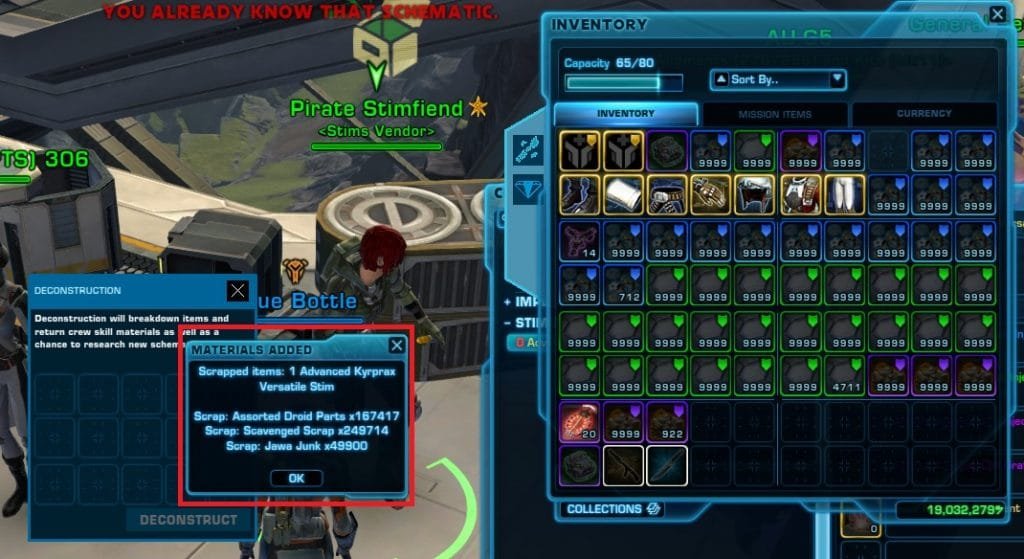Viewport: 1024px width, 559px height.
Task: Select the gold-bordered belt item slot
Action: click(x=668, y=194)
